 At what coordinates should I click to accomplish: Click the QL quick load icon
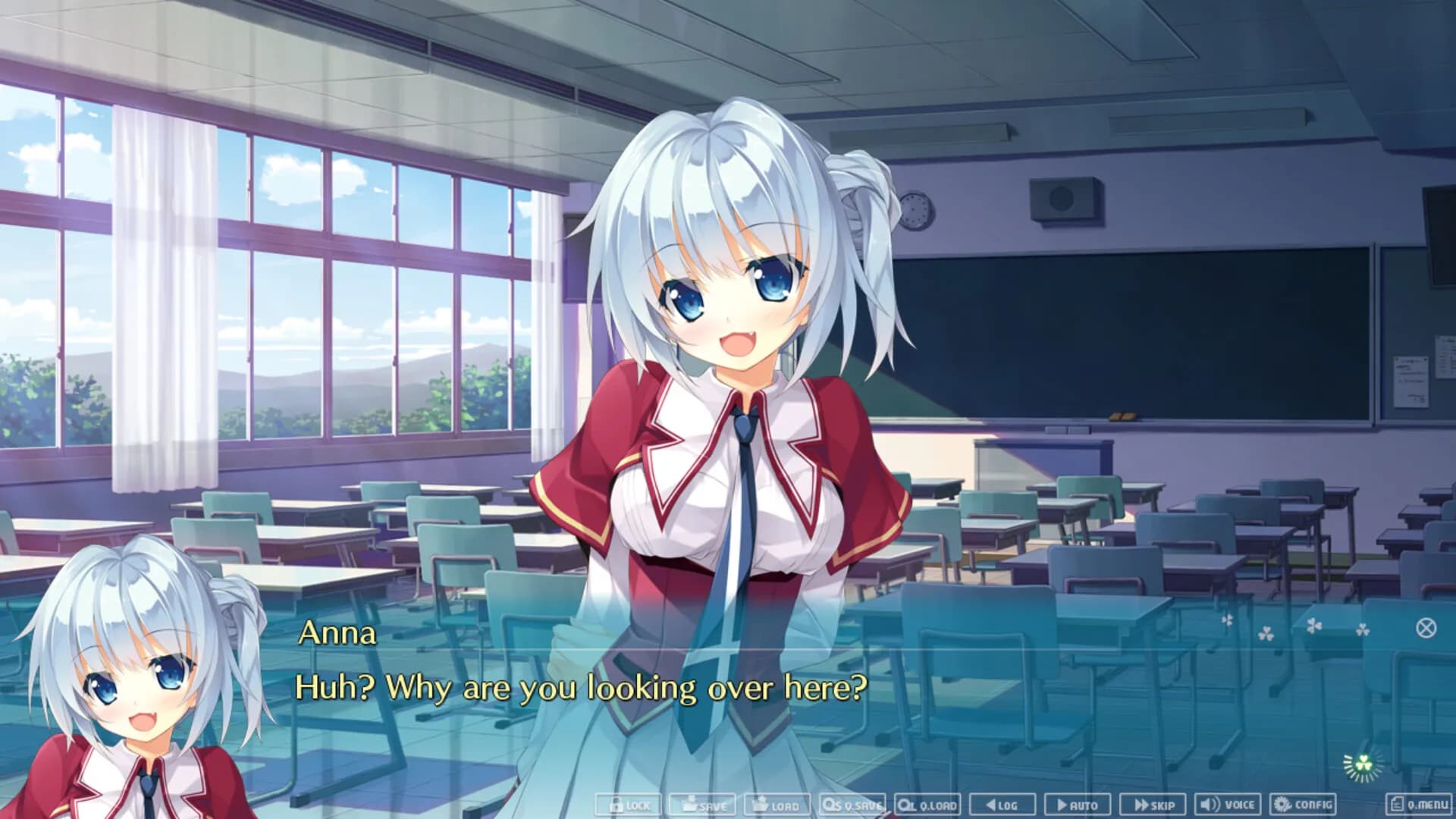pos(905,805)
